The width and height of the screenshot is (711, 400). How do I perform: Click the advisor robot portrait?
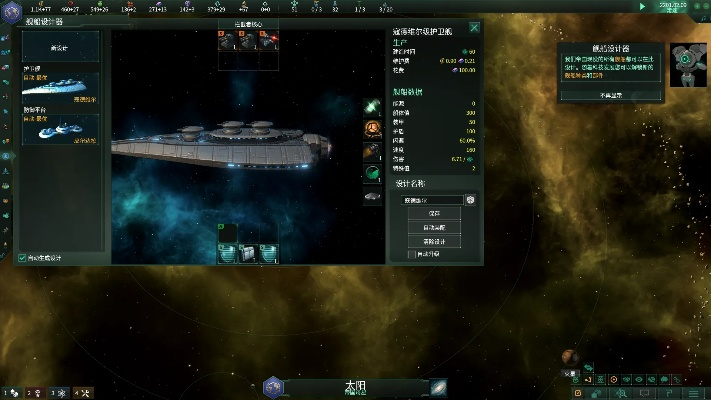point(689,65)
